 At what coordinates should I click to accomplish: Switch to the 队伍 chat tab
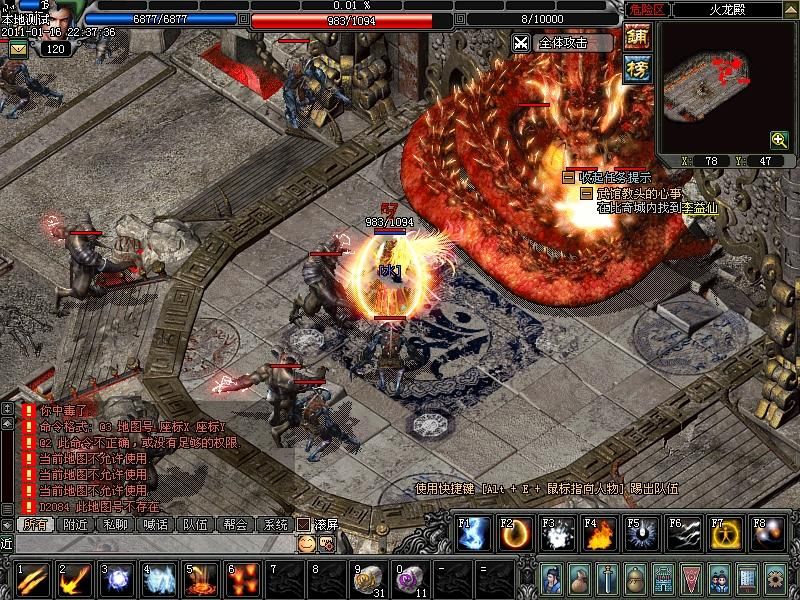click(195, 524)
